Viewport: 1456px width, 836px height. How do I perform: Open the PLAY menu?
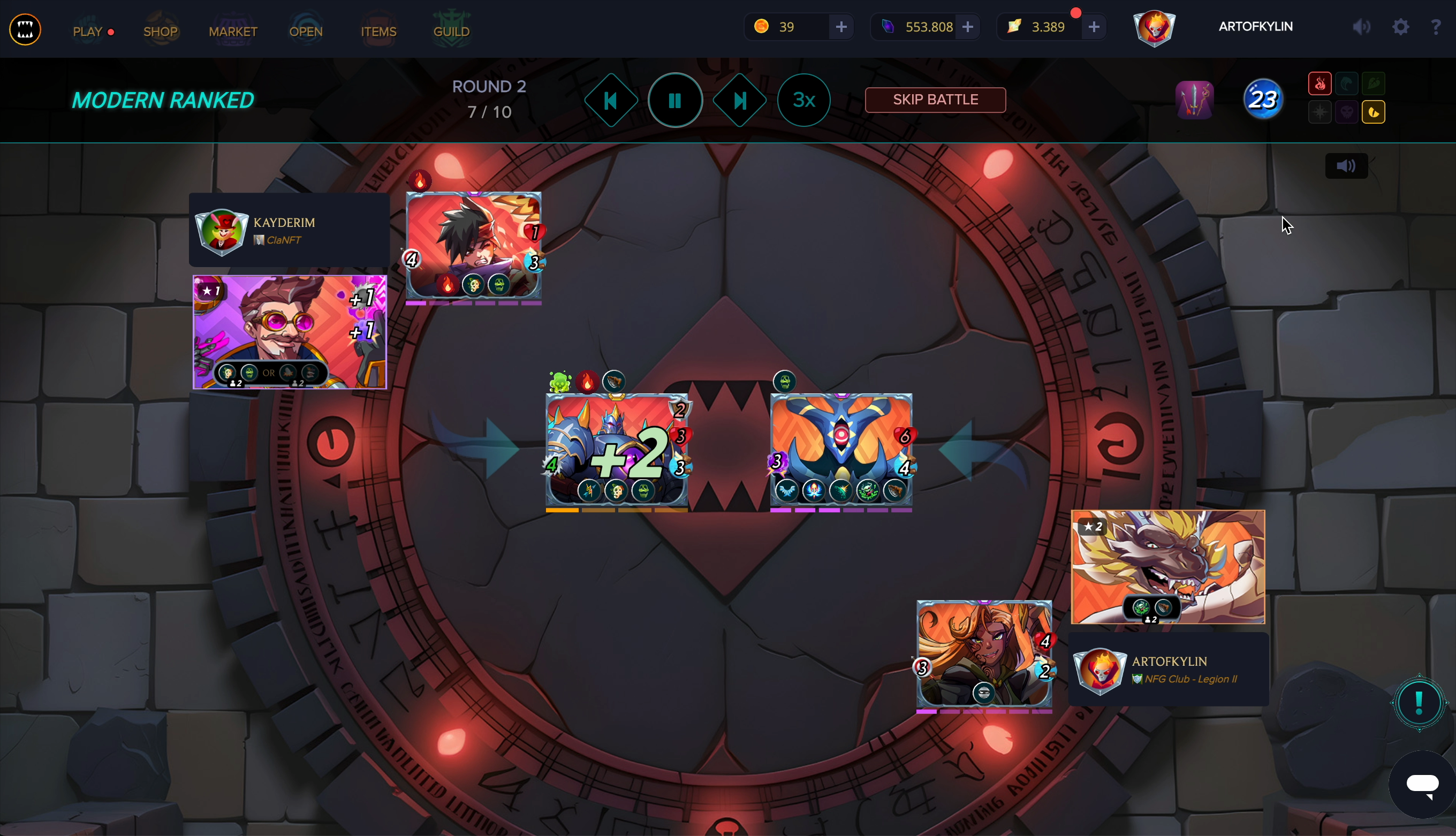(x=88, y=31)
